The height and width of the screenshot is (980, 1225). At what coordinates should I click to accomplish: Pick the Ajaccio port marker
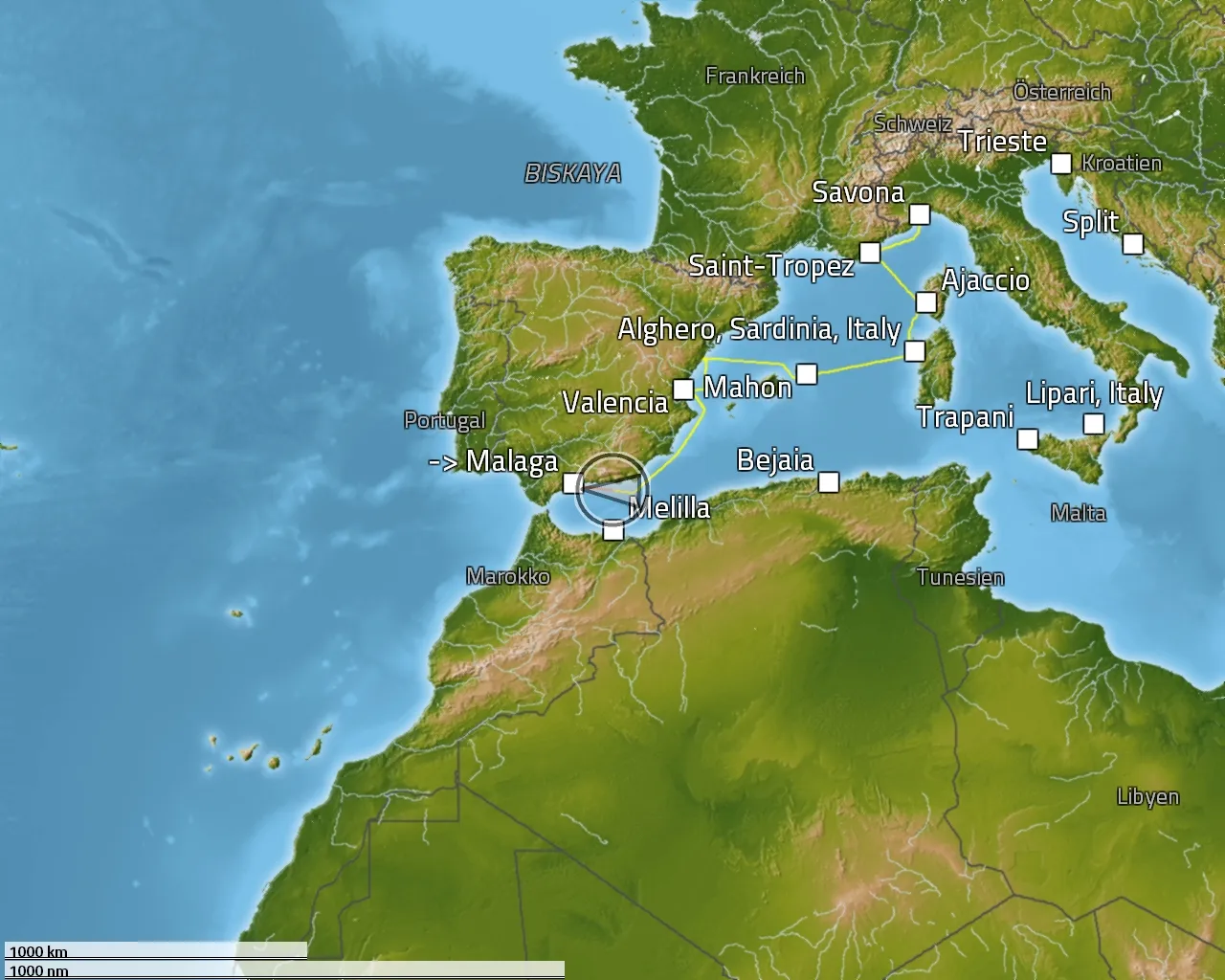[925, 302]
